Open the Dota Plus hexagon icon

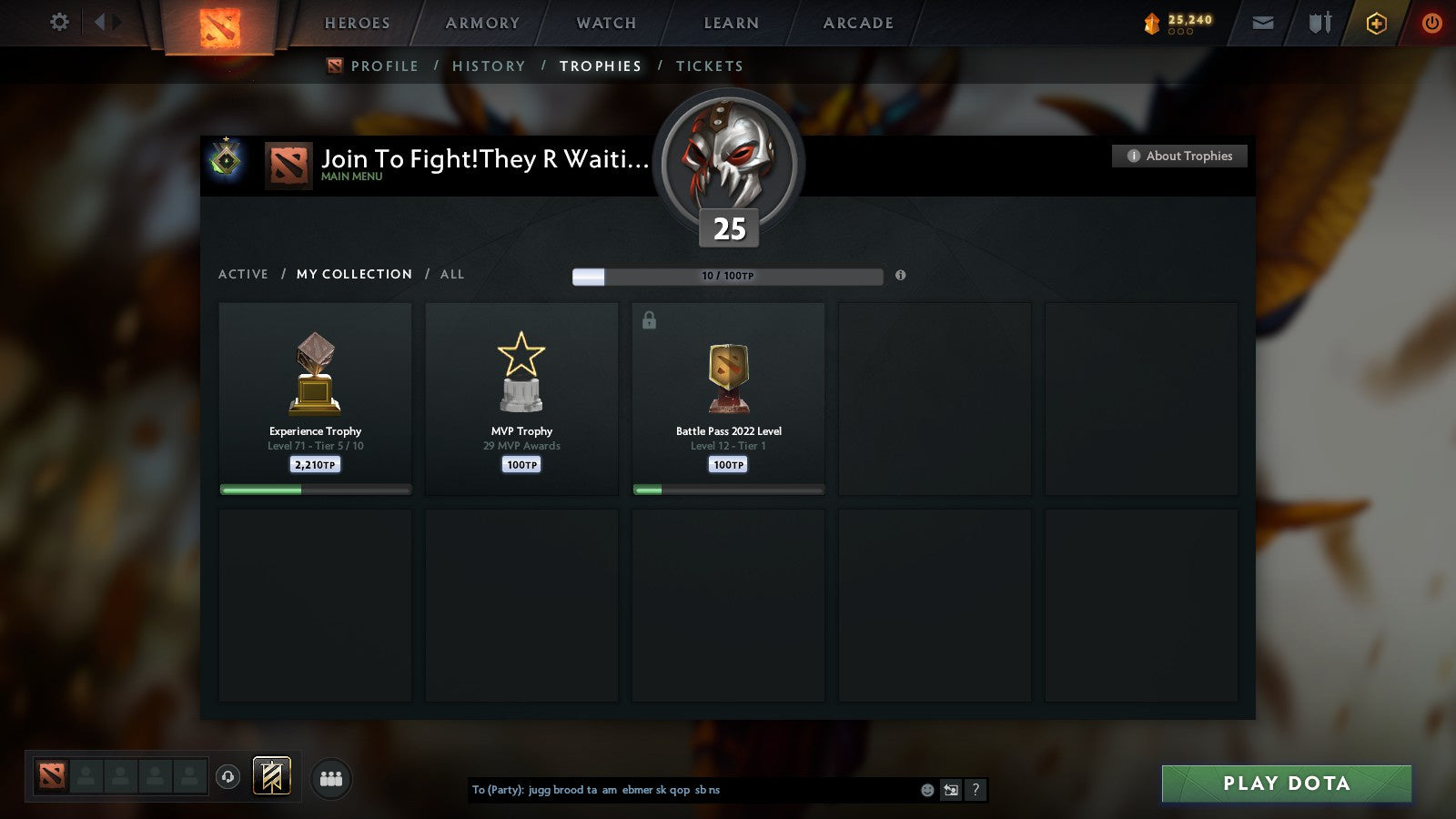pyautogui.click(x=1374, y=23)
